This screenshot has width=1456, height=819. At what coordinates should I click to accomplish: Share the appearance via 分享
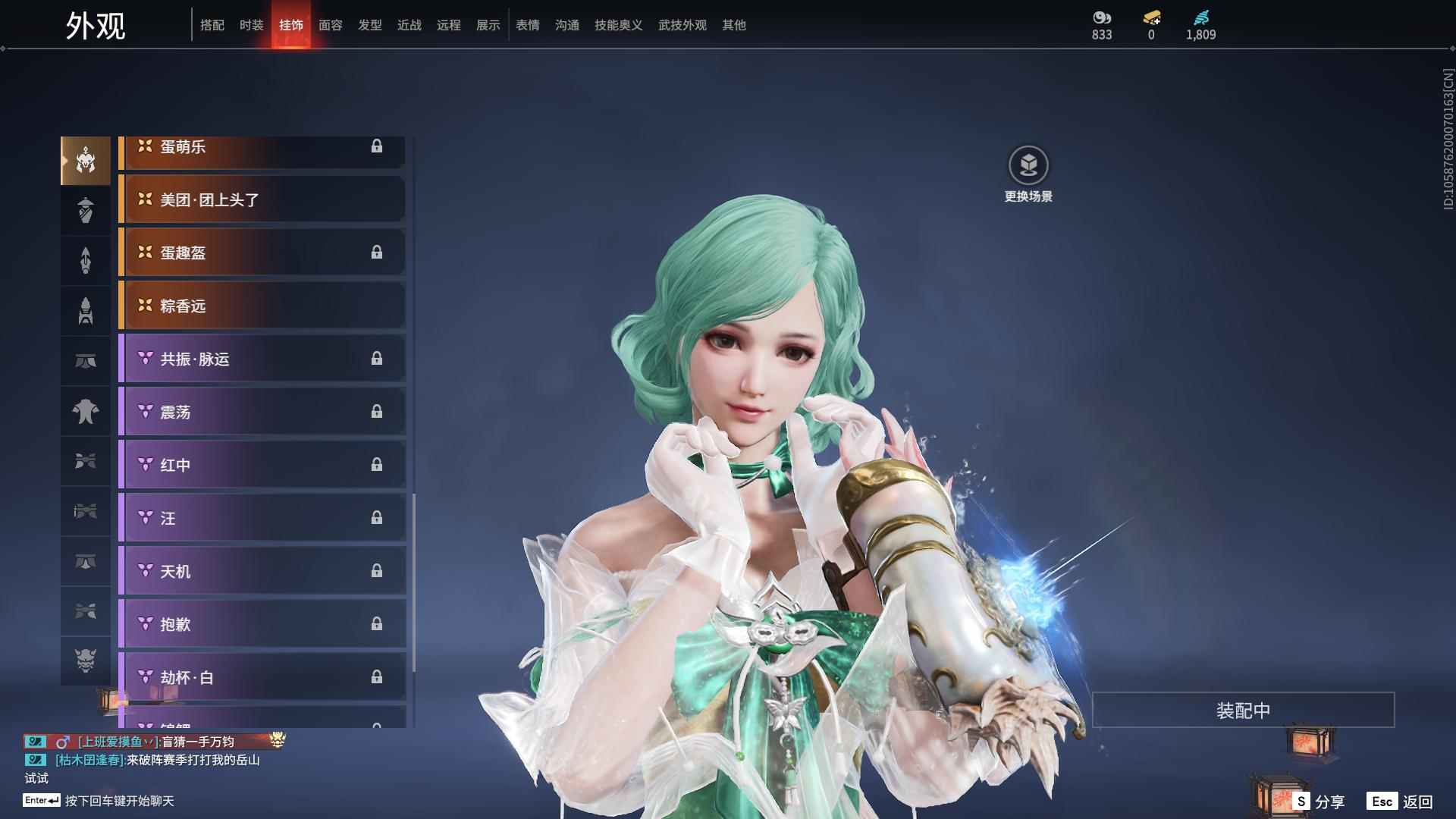point(1320,801)
